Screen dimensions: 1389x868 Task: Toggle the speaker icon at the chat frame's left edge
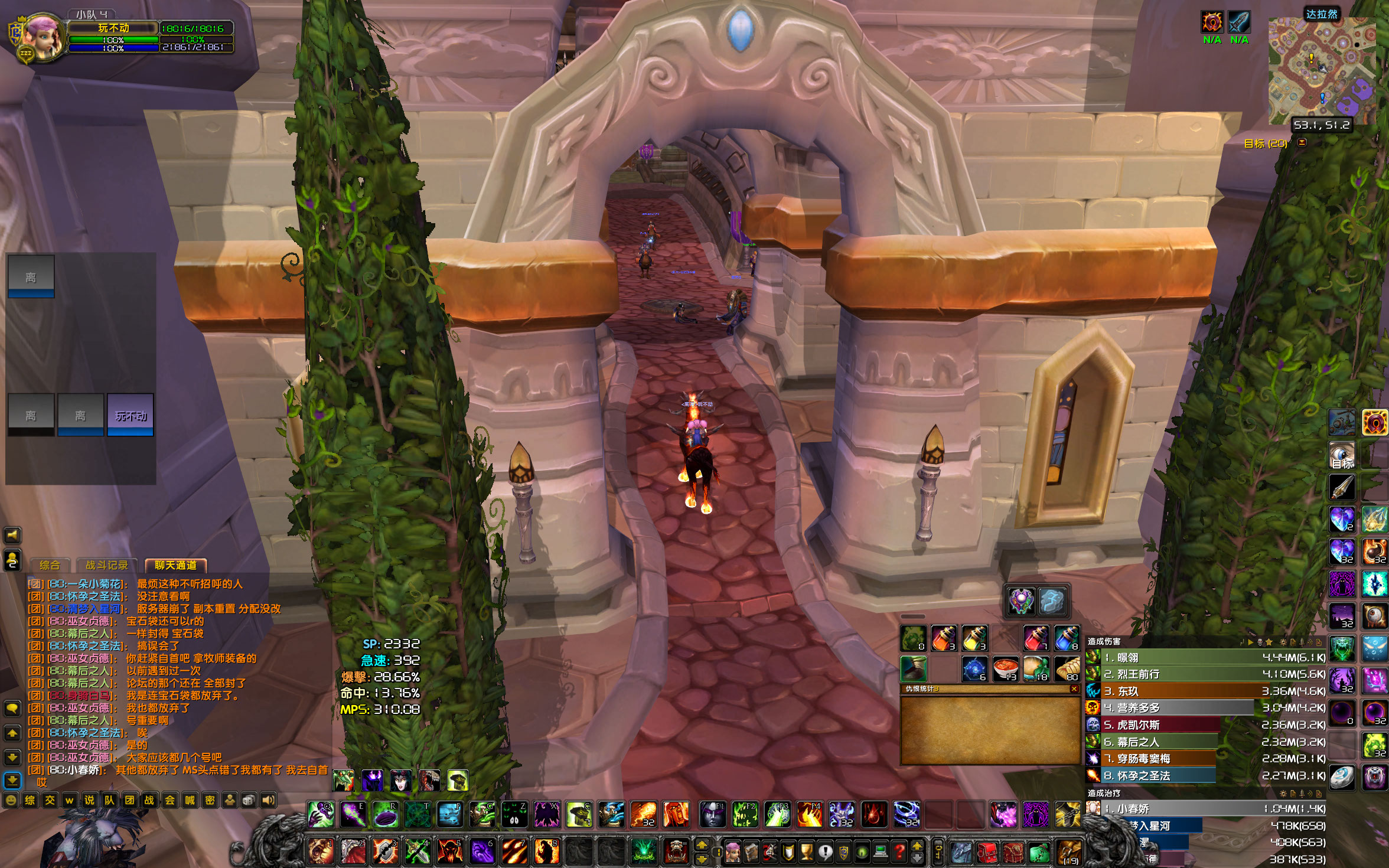tap(13, 536)
